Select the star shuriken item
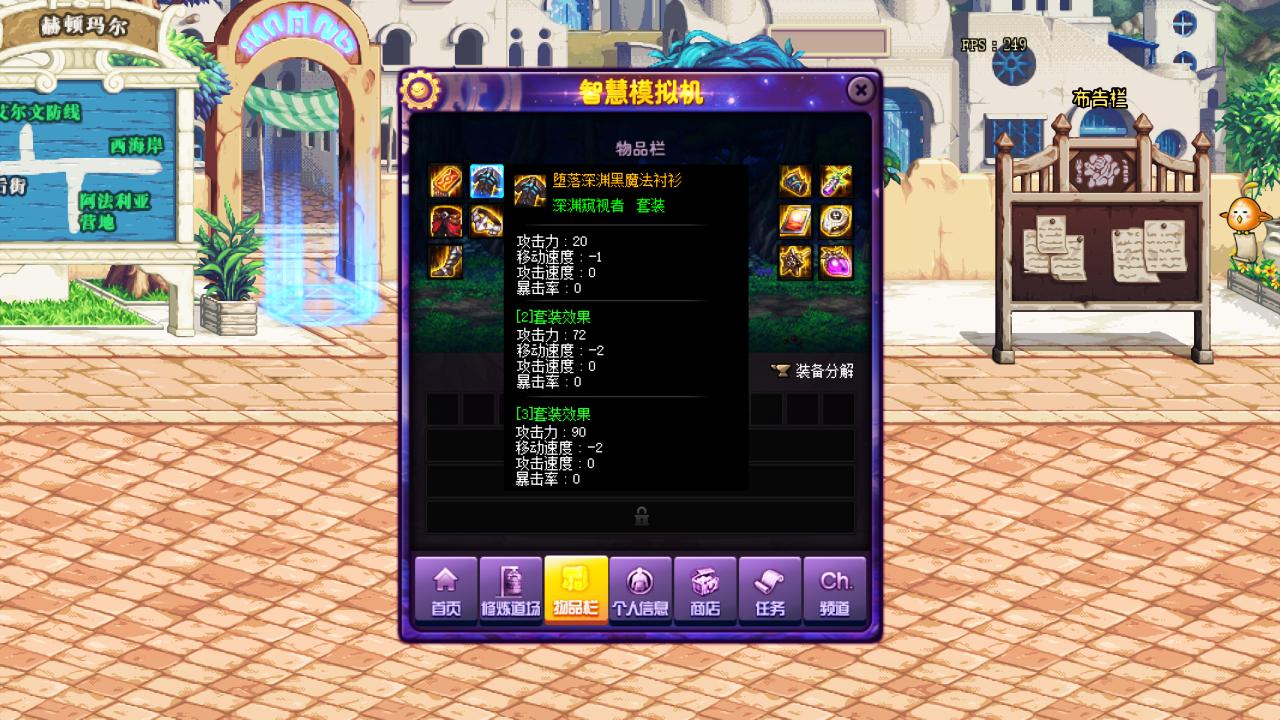1280x720 pixels. [x=793, y=263]
